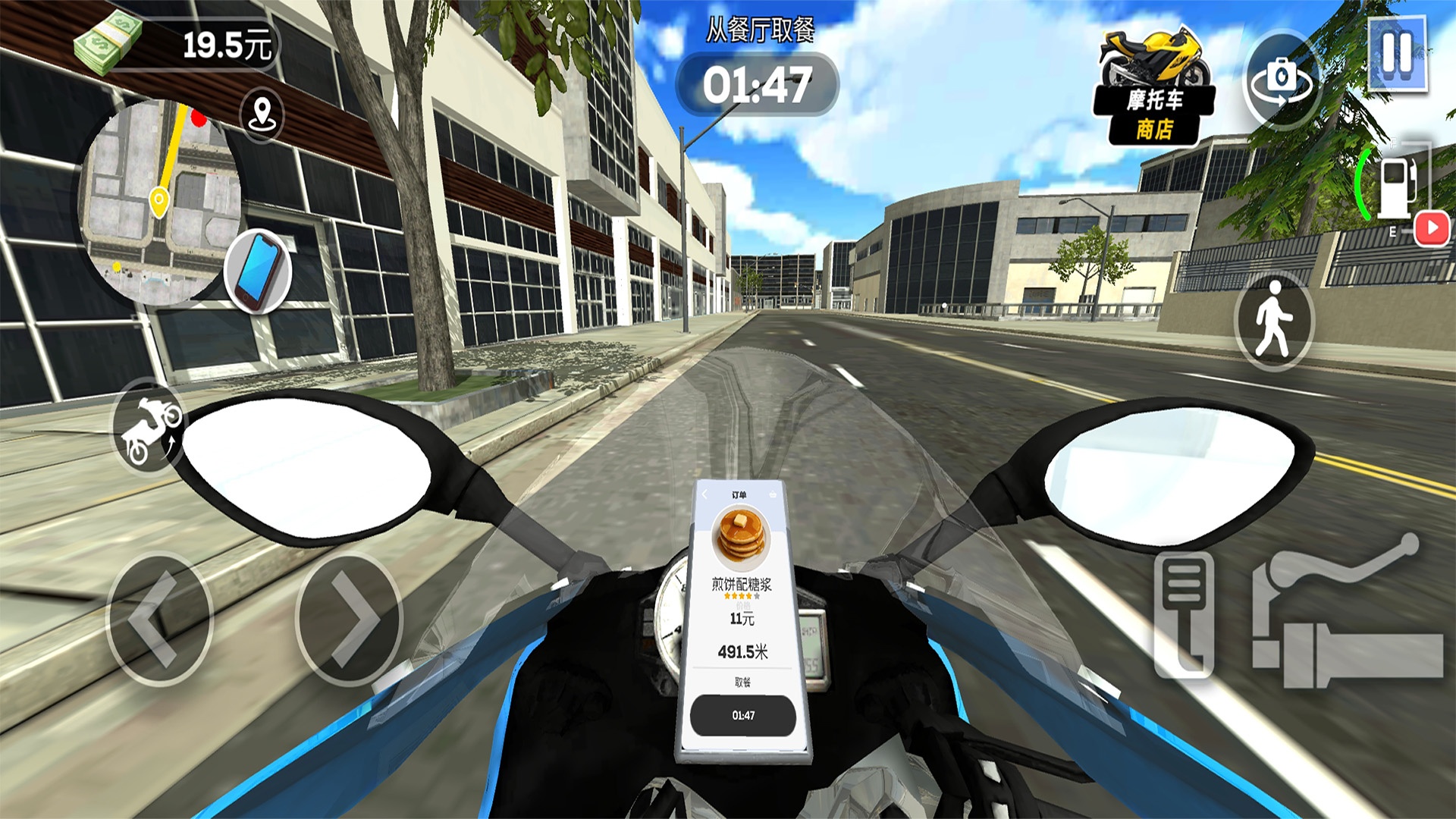Steer left with the left arrow
This screenshot has height=819, width=1456.
coord(158,620)
